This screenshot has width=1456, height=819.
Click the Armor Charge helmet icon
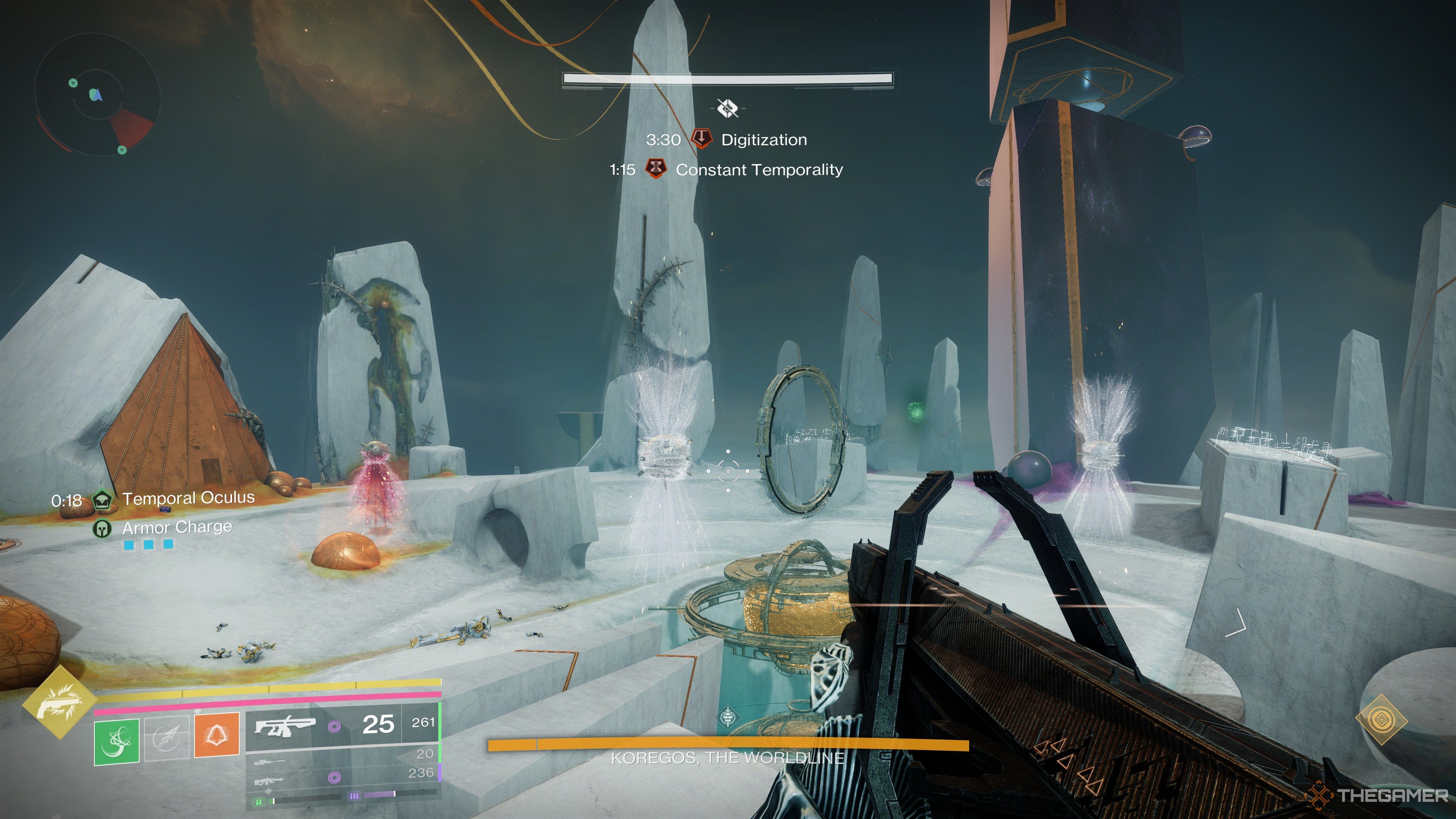click(102, 529)
